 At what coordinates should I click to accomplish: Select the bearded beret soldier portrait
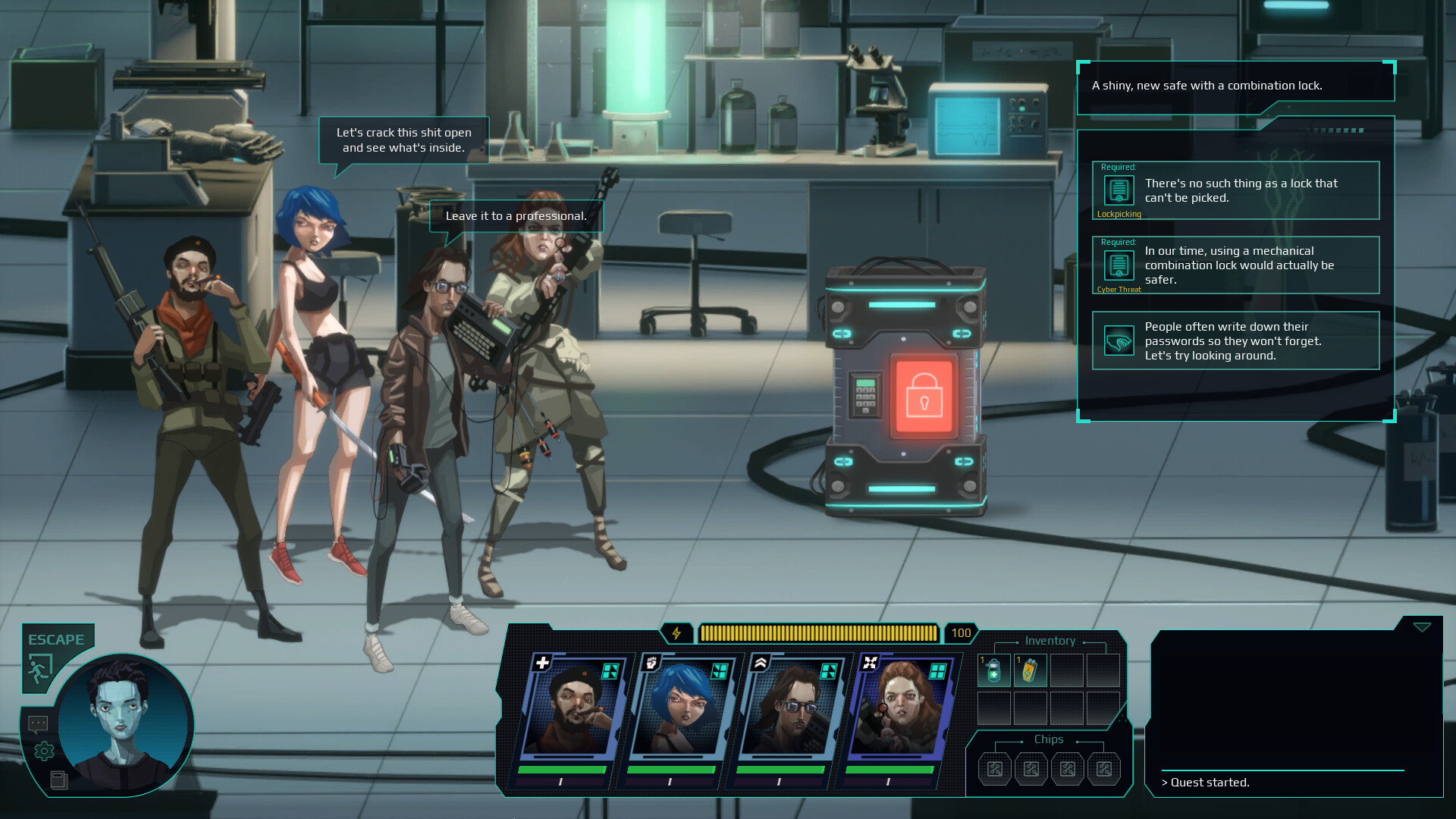click(x=575, y=709)
